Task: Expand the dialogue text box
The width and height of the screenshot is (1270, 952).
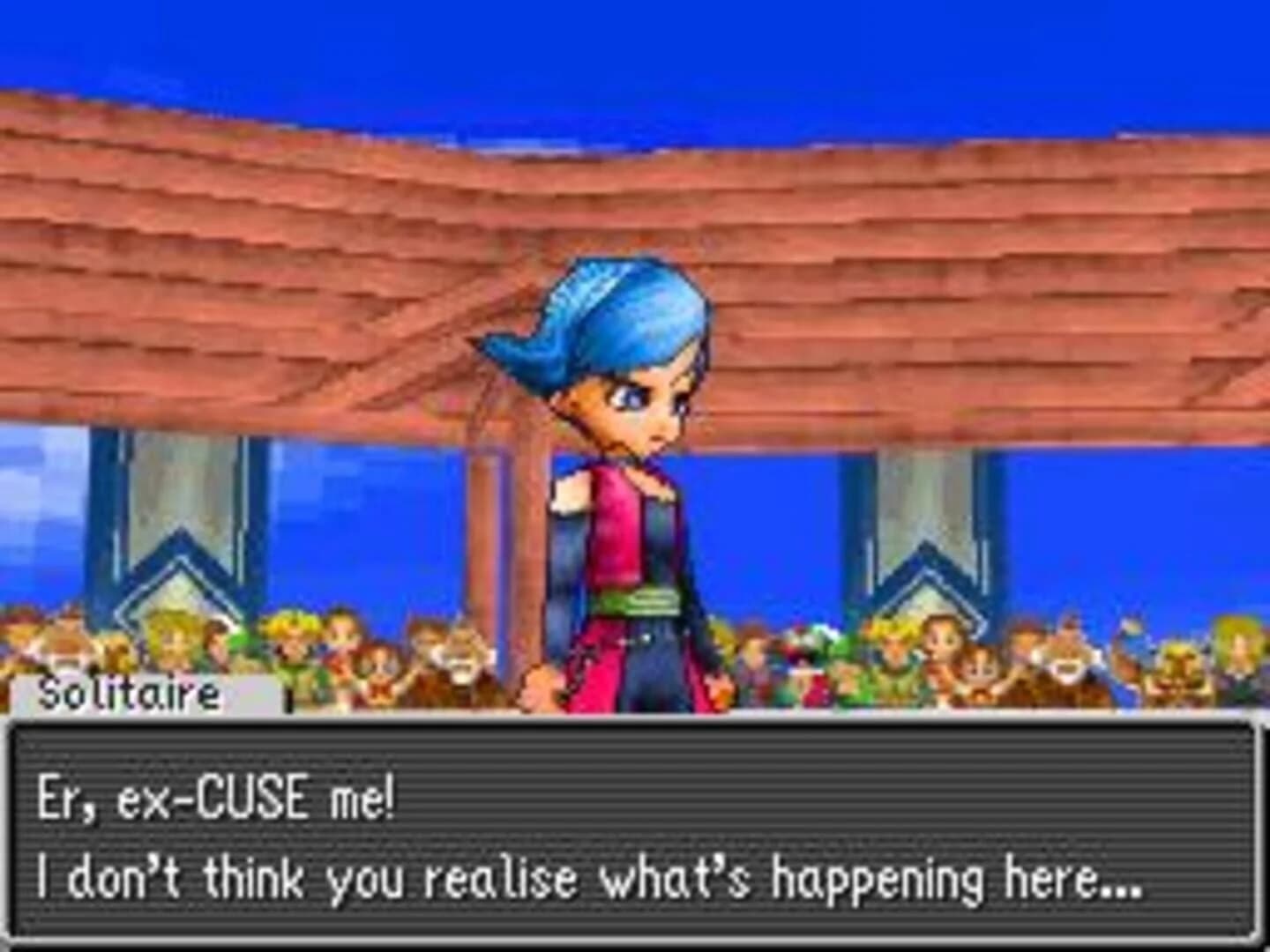Action: [635, 837]
